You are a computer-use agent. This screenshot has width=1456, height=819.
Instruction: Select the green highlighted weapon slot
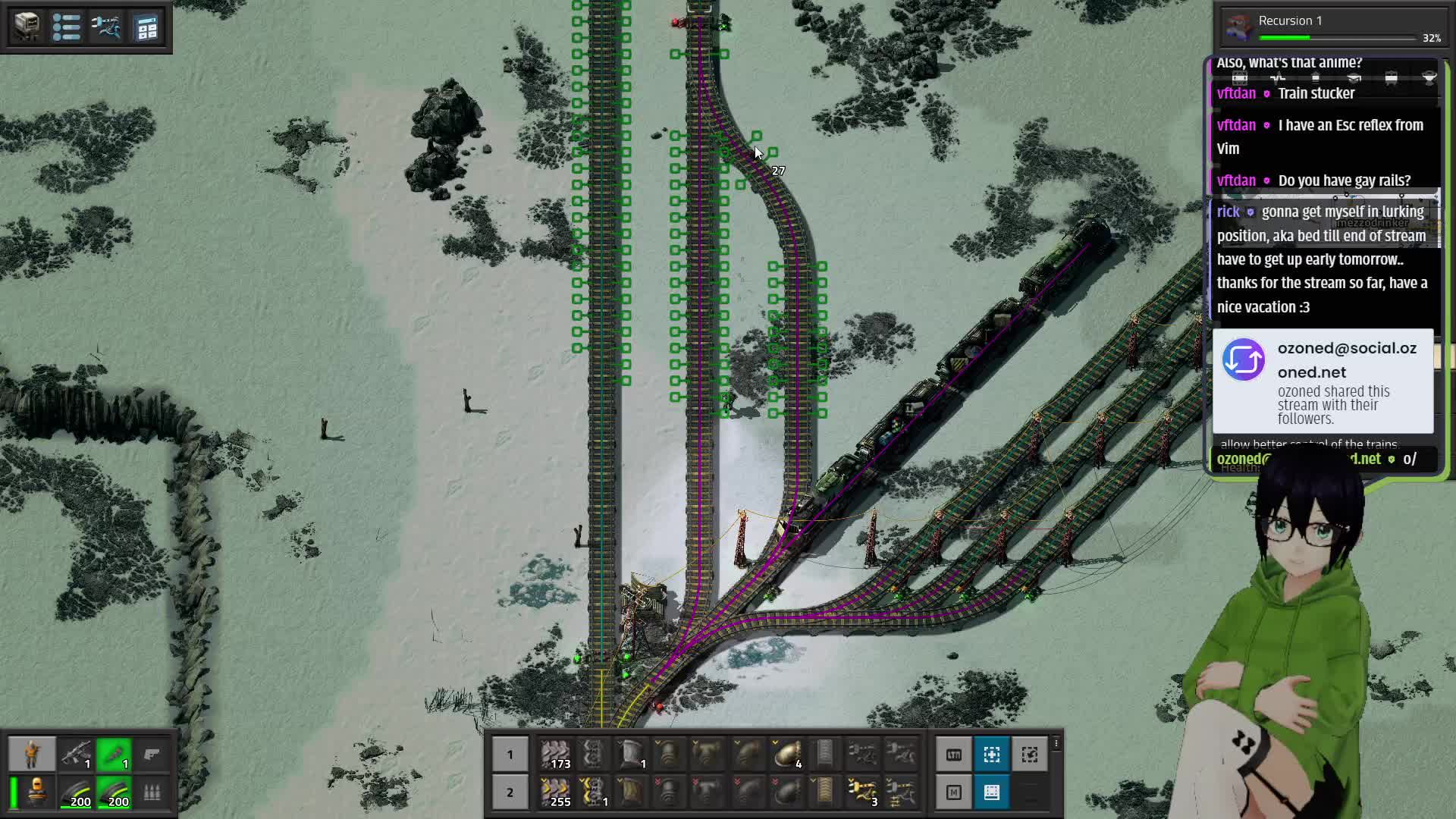pyautogui.click(x=114, y=754)
